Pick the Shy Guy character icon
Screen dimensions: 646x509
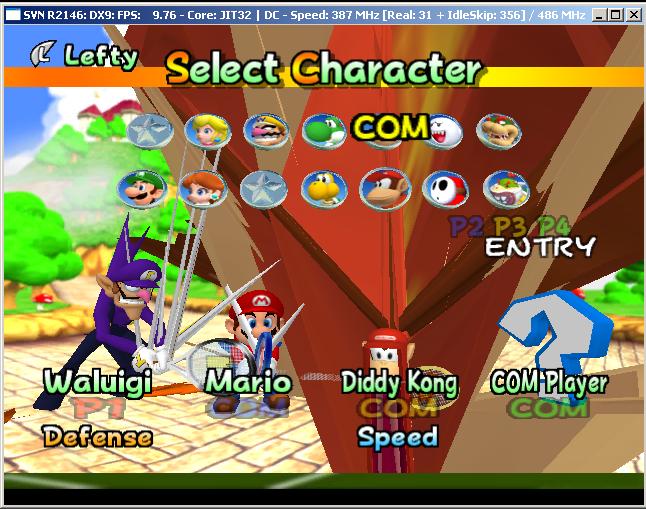coord(442,188)
